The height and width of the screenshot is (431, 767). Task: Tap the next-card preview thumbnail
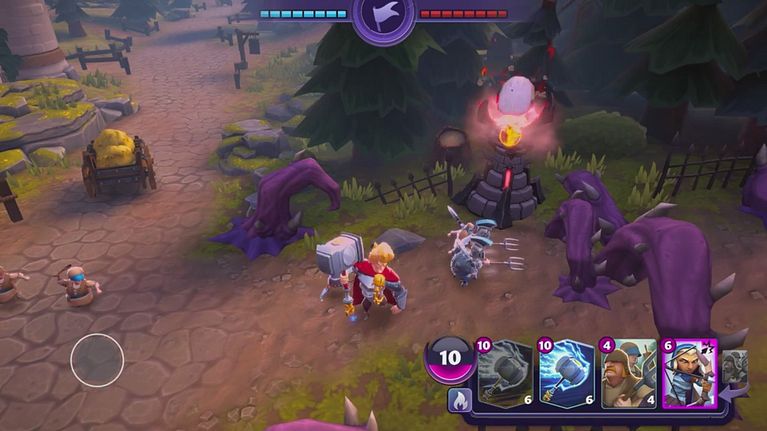tap(735, 367)
